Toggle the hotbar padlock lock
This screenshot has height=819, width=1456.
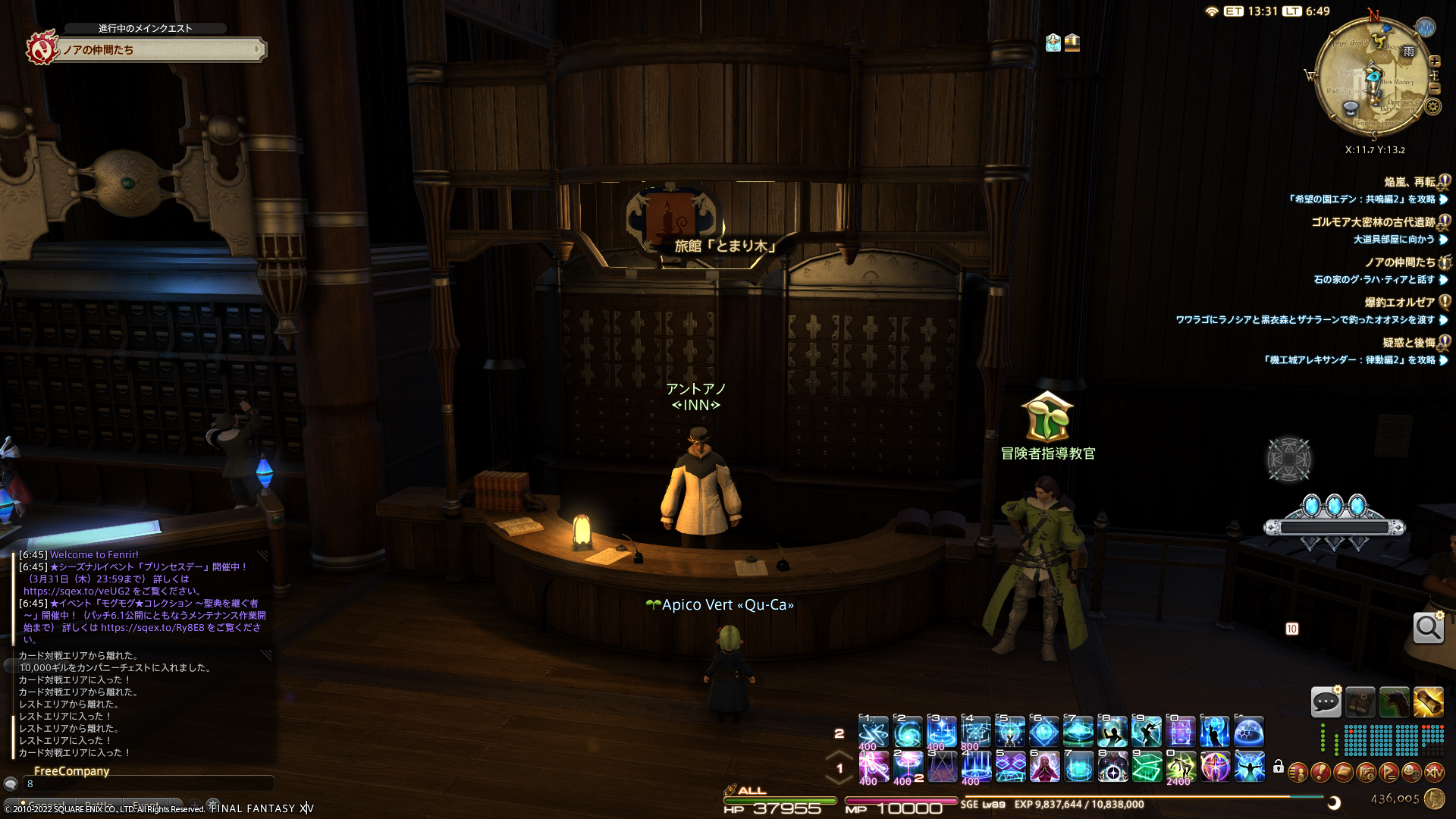tap(1279, 767)
